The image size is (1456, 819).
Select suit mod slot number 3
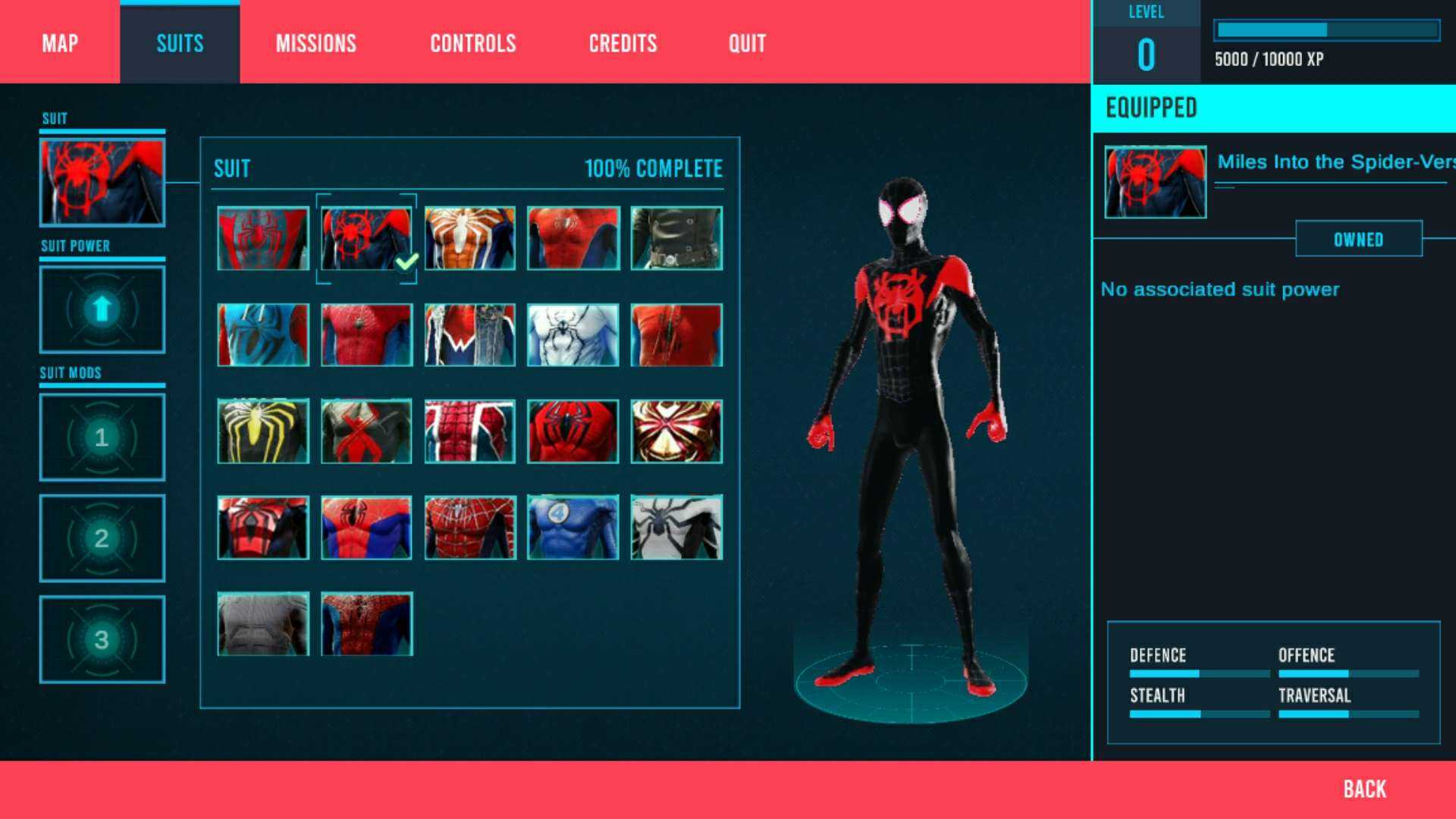[x=102, y=639]
